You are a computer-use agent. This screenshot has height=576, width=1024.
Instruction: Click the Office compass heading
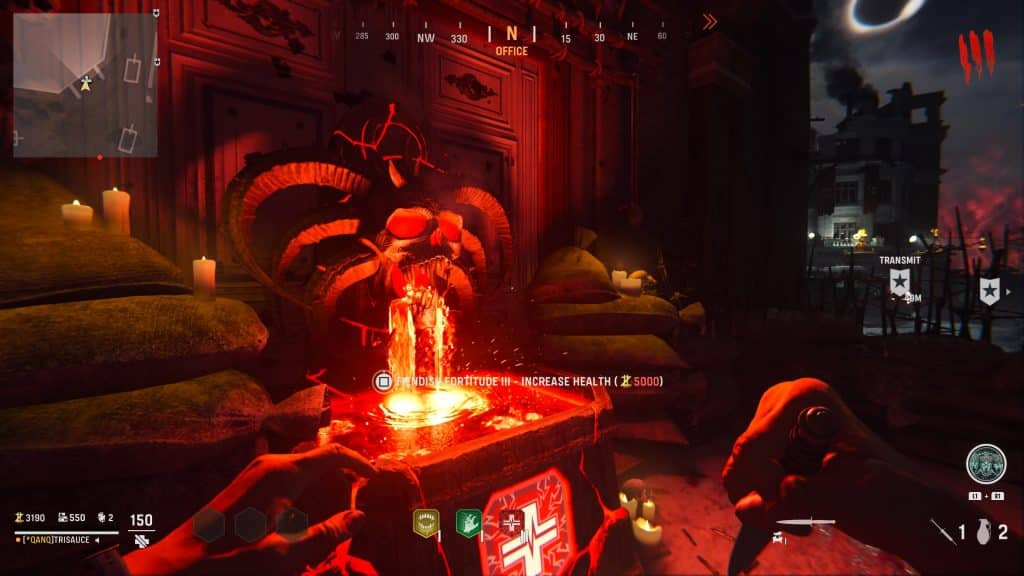coord(511,50)
